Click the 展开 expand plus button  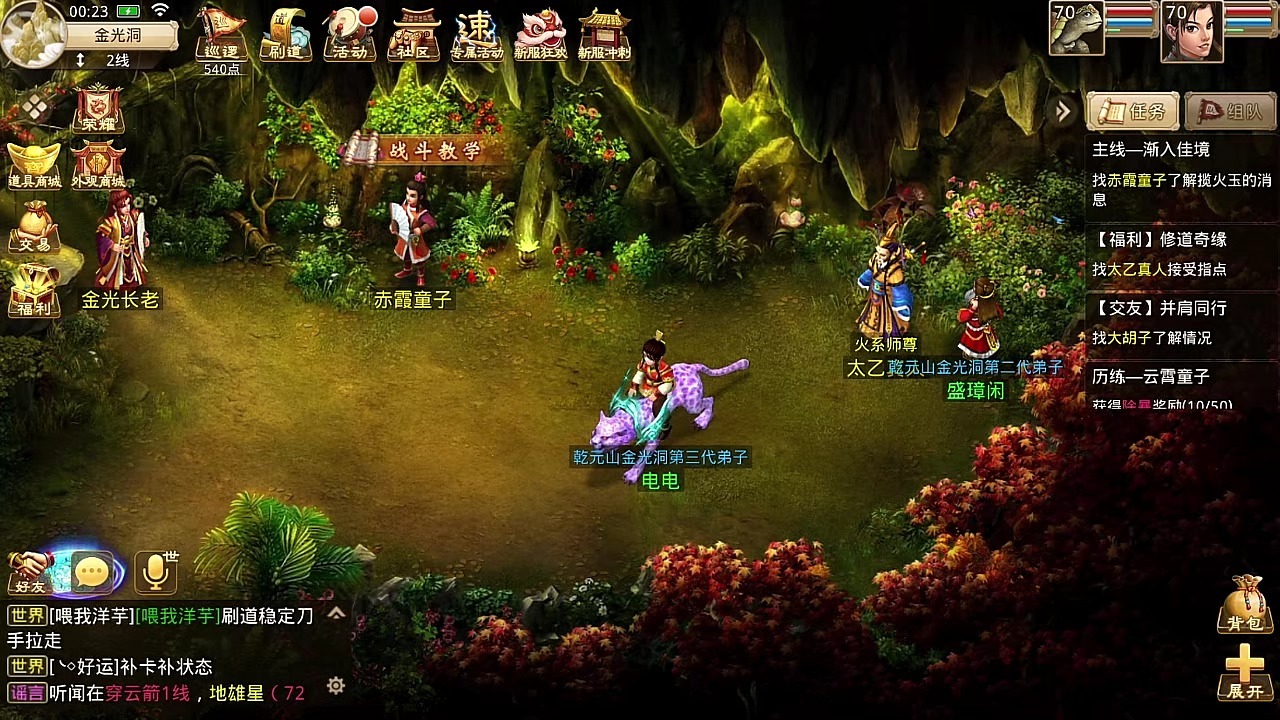(1244, 672)
